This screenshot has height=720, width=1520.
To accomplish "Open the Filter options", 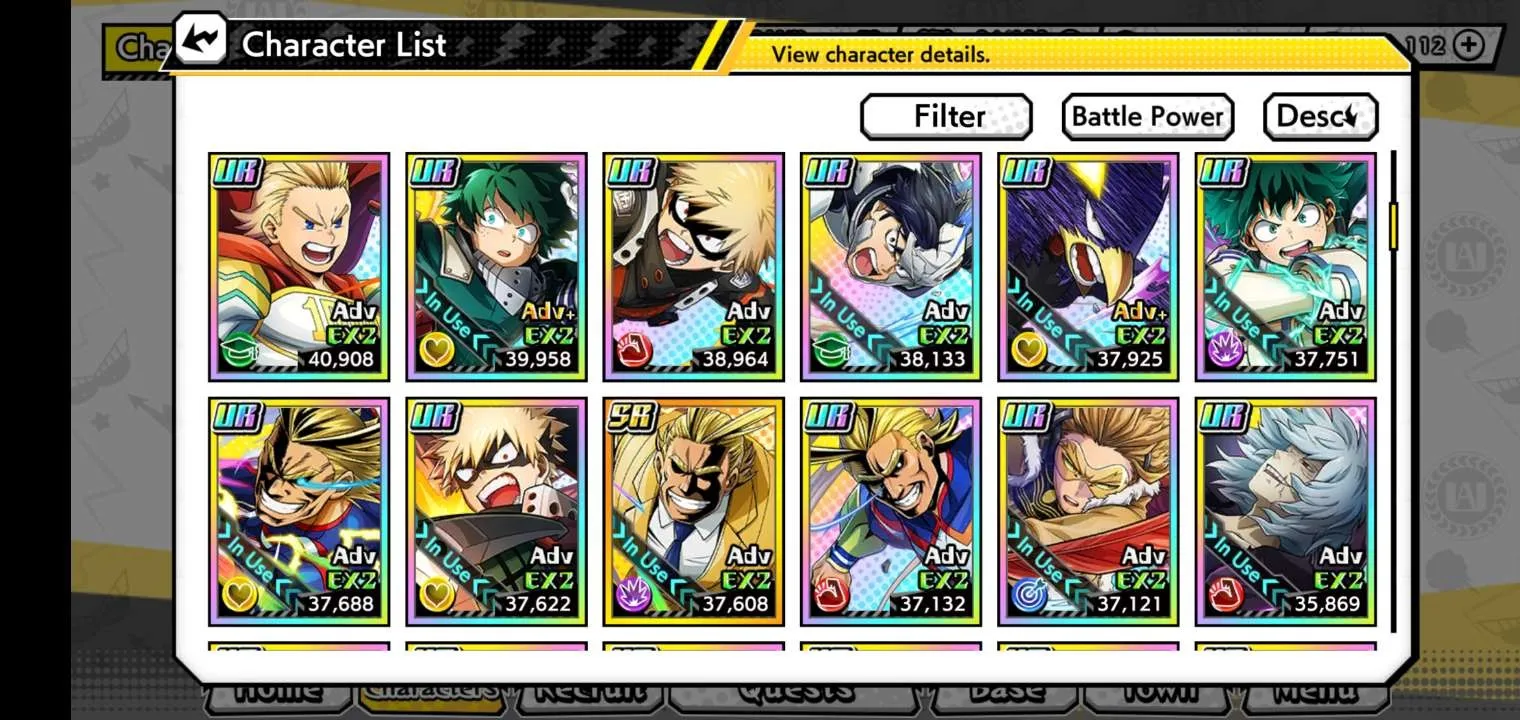I will [946, 117].
